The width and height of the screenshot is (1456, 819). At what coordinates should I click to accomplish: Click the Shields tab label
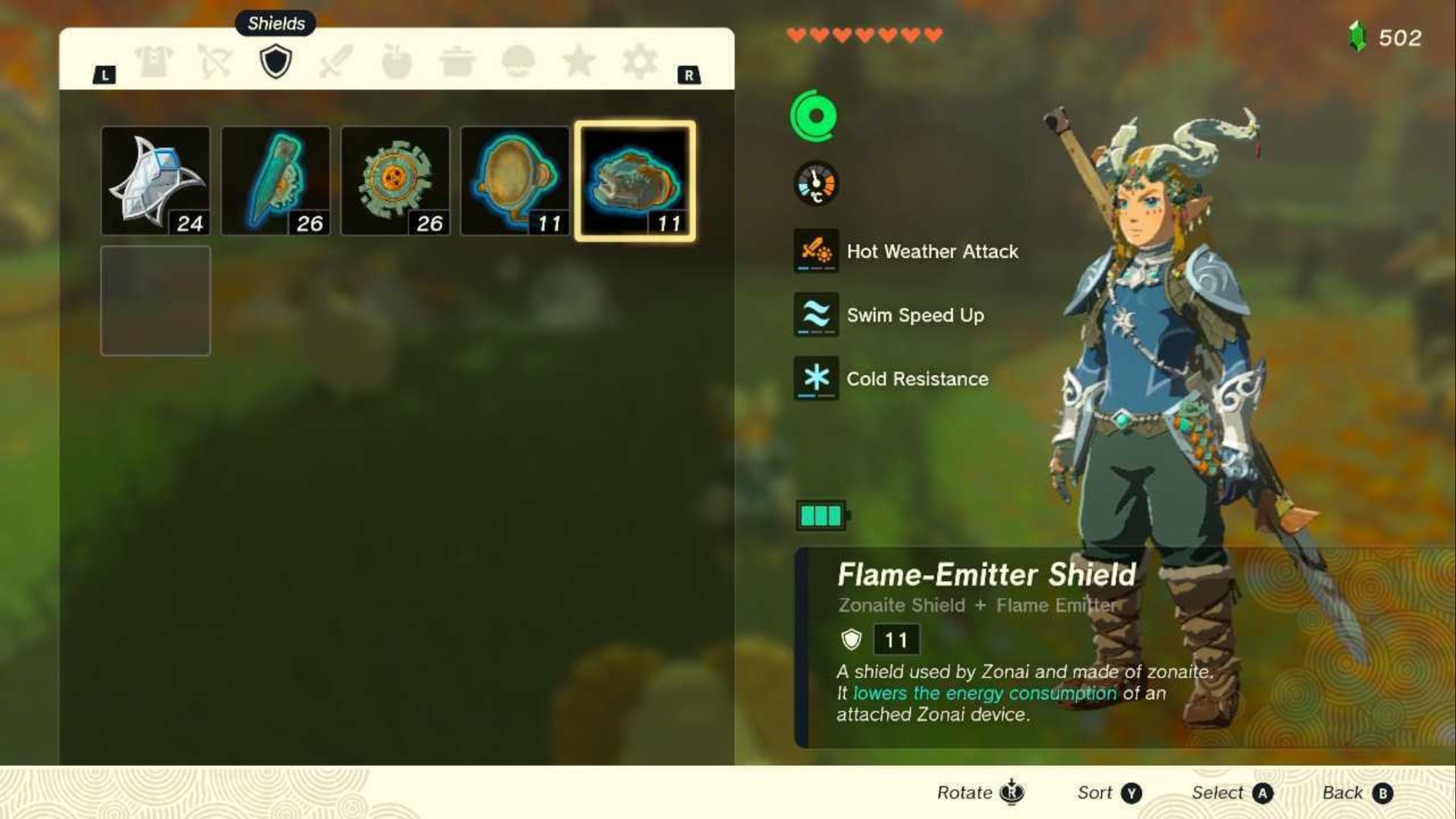pyautogui.click(x=275, y=24)
